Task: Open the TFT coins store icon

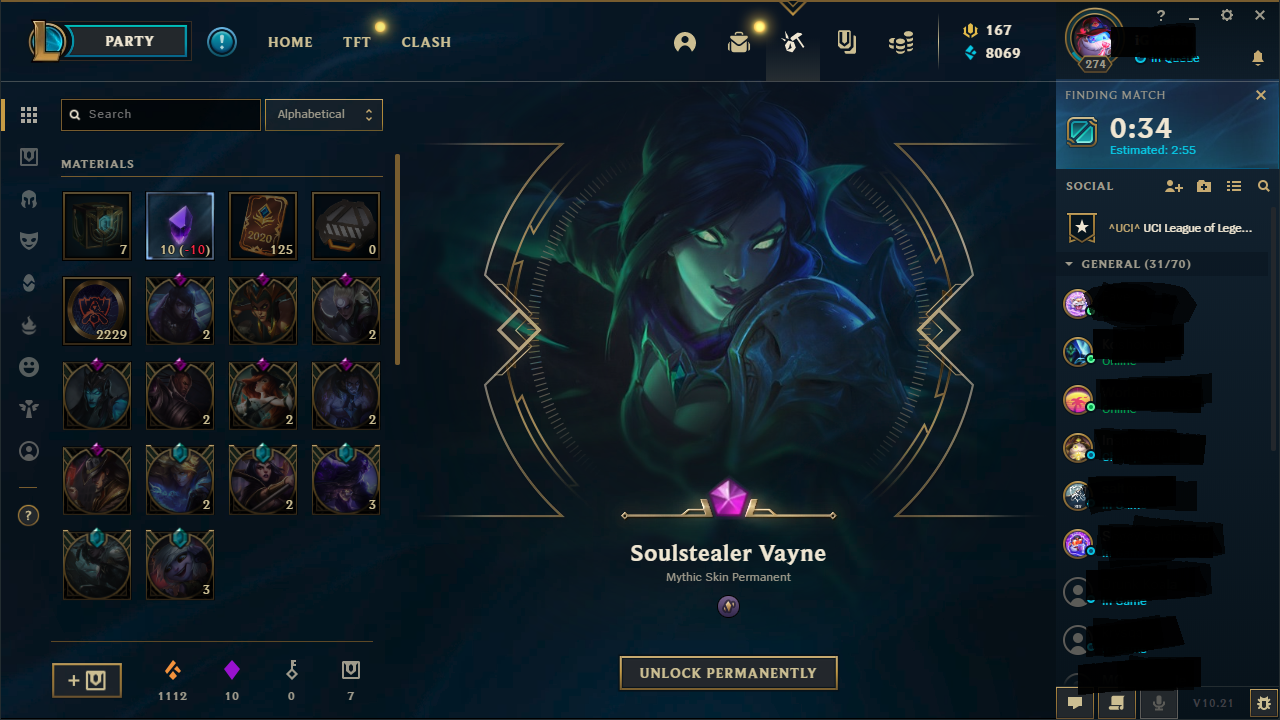Action: 899,42
